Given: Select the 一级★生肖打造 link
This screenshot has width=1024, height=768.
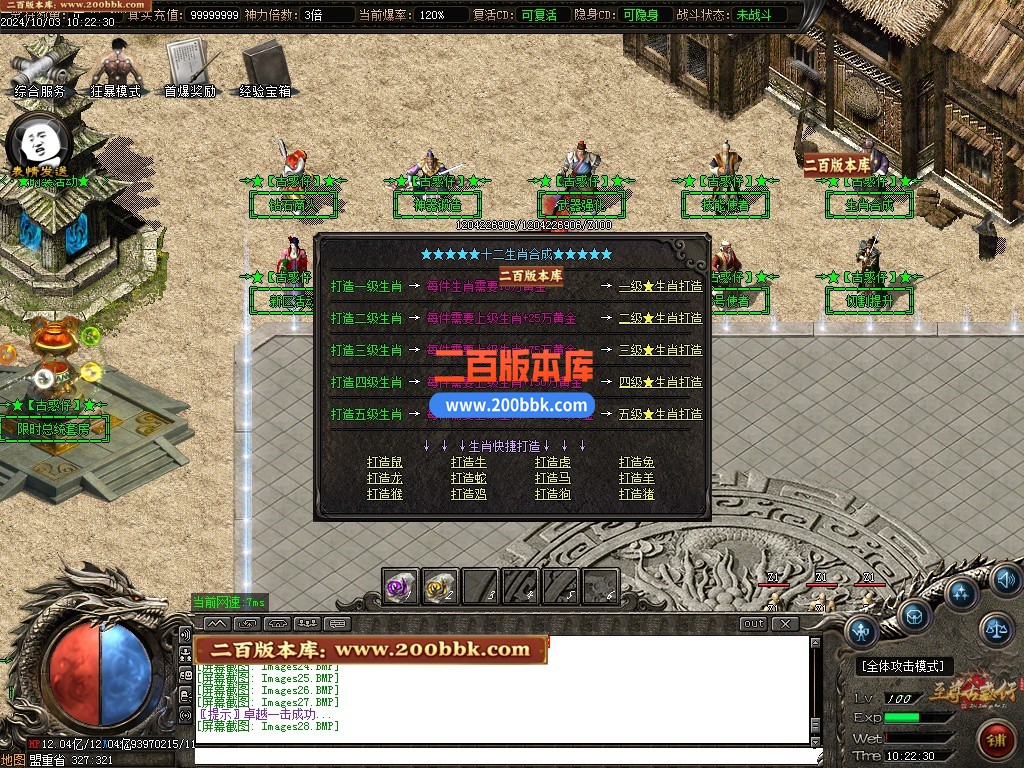Looking at the screenshot, I should click(660, 286).
